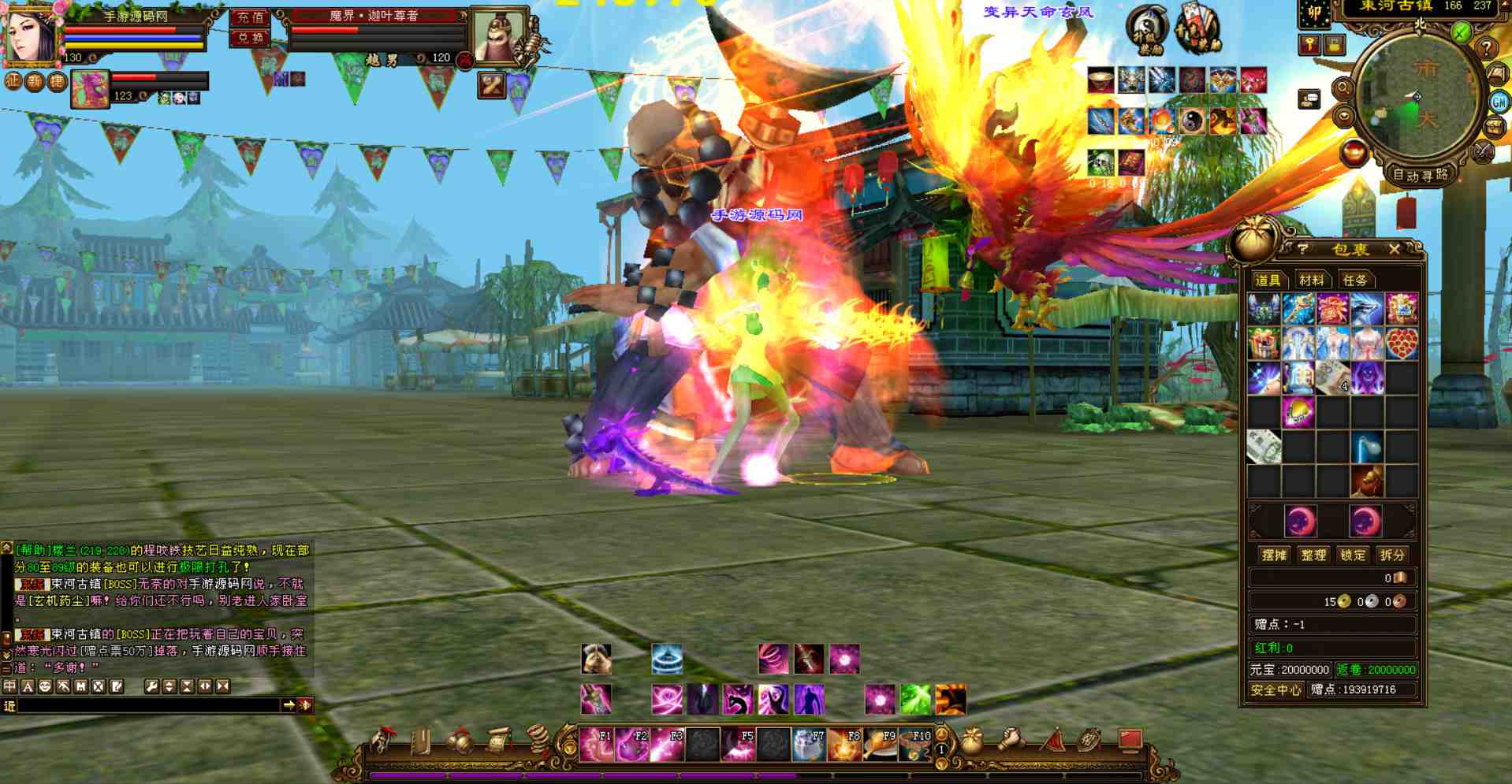
Task: Switch to the 材料 materials tab
Action: tap(1312, 280)
